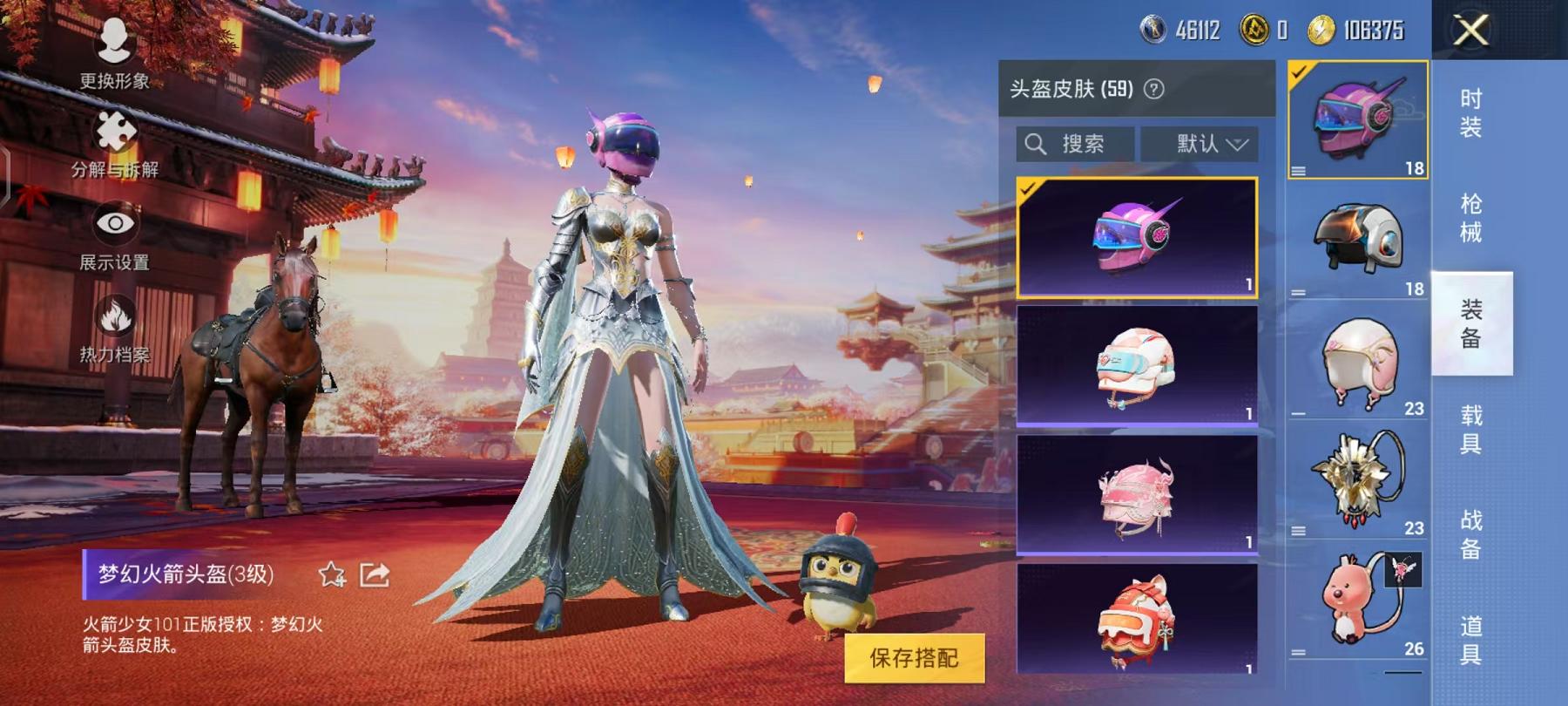Image resolution: width=1568 pixels, height=706 pixels.
Task: Close the wardrobe screen with the X
Action: tap(1472, 31)
